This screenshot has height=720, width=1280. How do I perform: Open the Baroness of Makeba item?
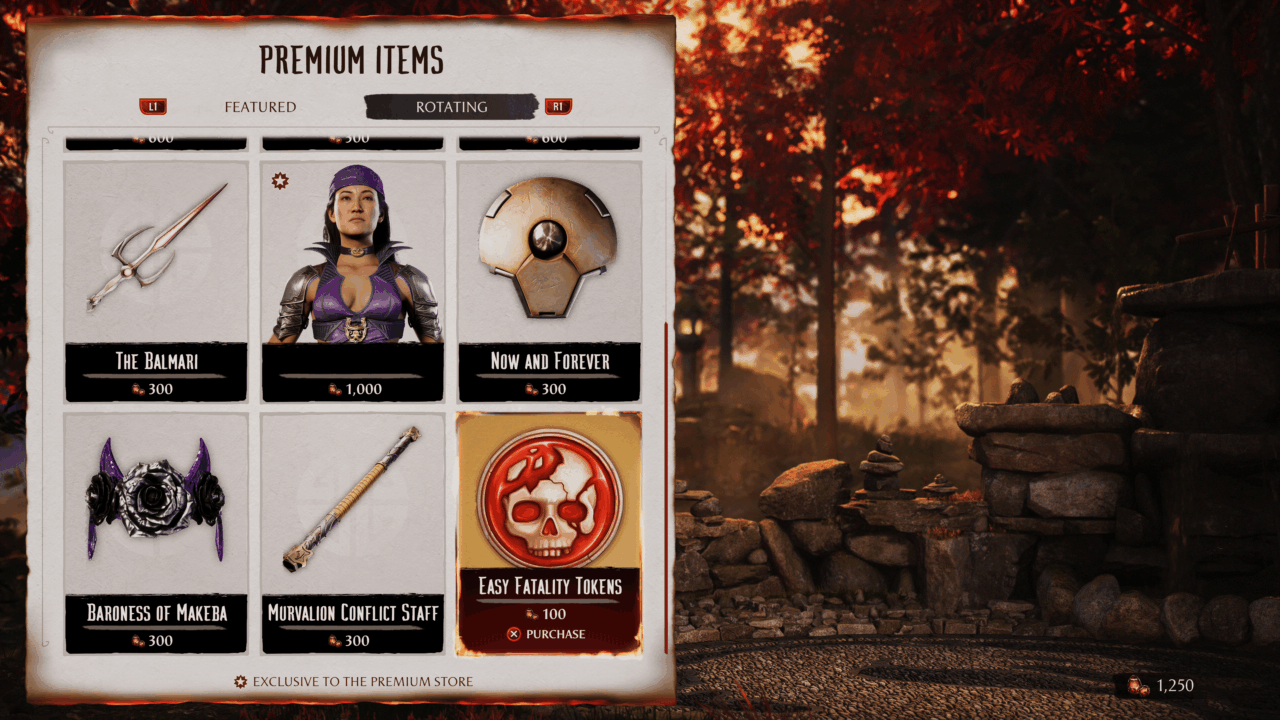click(x=156, y=532)
